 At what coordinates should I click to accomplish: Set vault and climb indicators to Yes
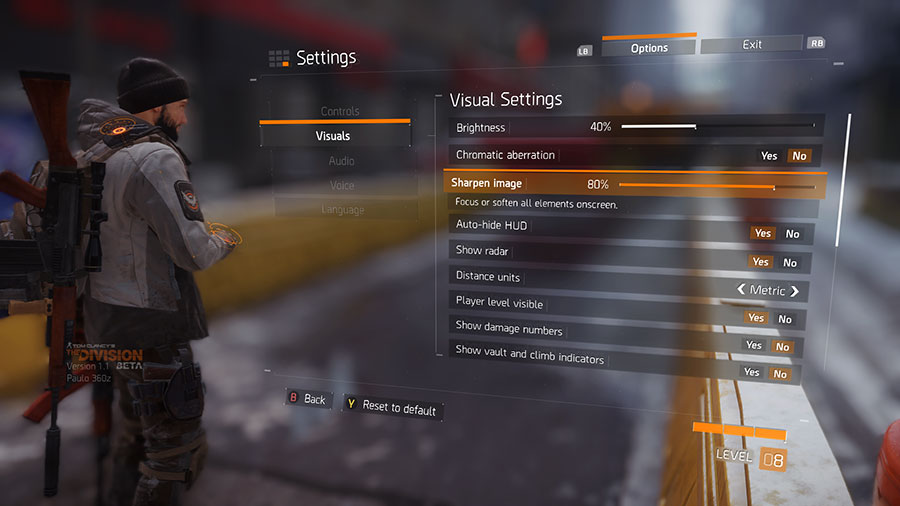point(751,372)
